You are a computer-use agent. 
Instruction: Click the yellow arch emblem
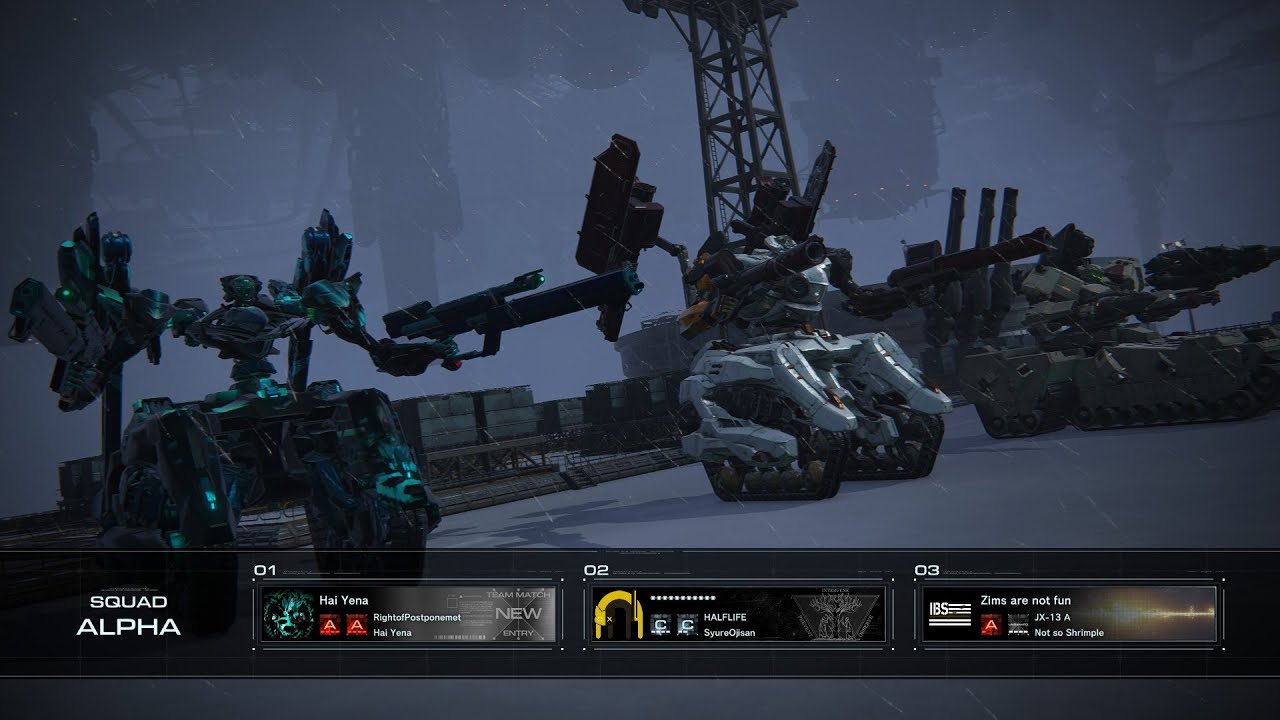tap(617, 614)
